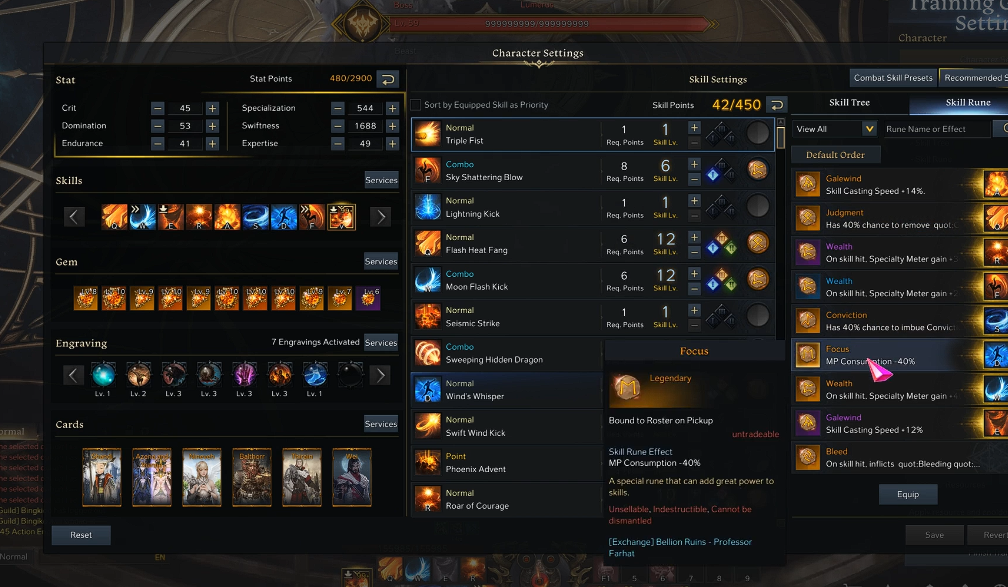
Task: Click the Rune Name or Effect search field
Action: (936, 129)
